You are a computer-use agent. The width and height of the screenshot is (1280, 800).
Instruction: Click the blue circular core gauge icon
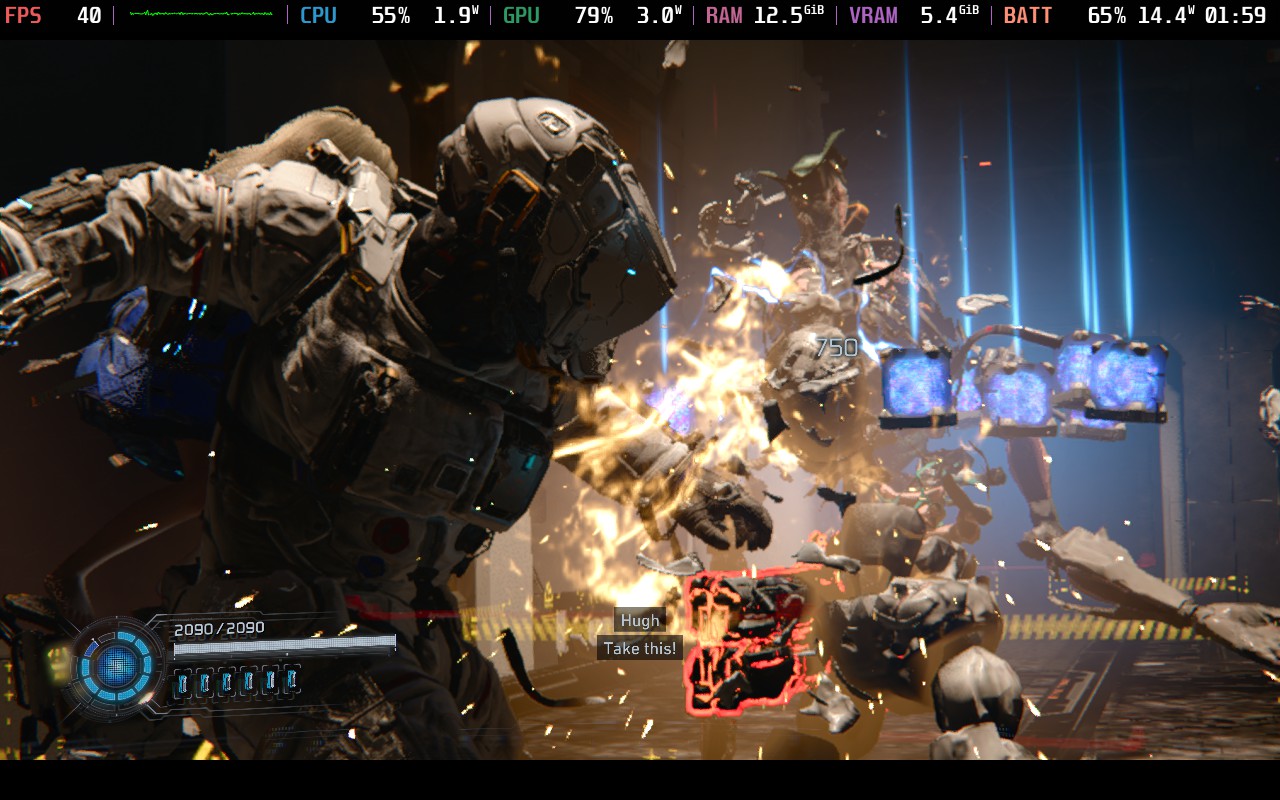116,664
